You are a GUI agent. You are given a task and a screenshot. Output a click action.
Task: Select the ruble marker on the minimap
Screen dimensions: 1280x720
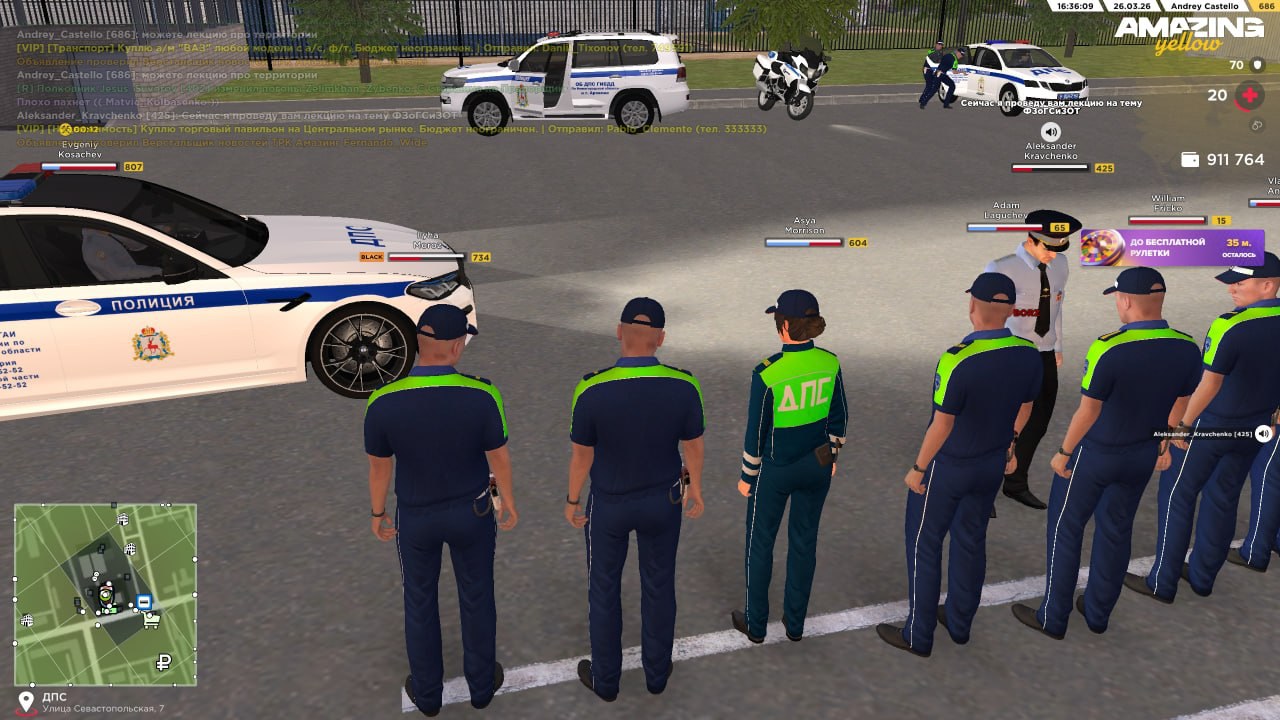click(x=164, y=662)
